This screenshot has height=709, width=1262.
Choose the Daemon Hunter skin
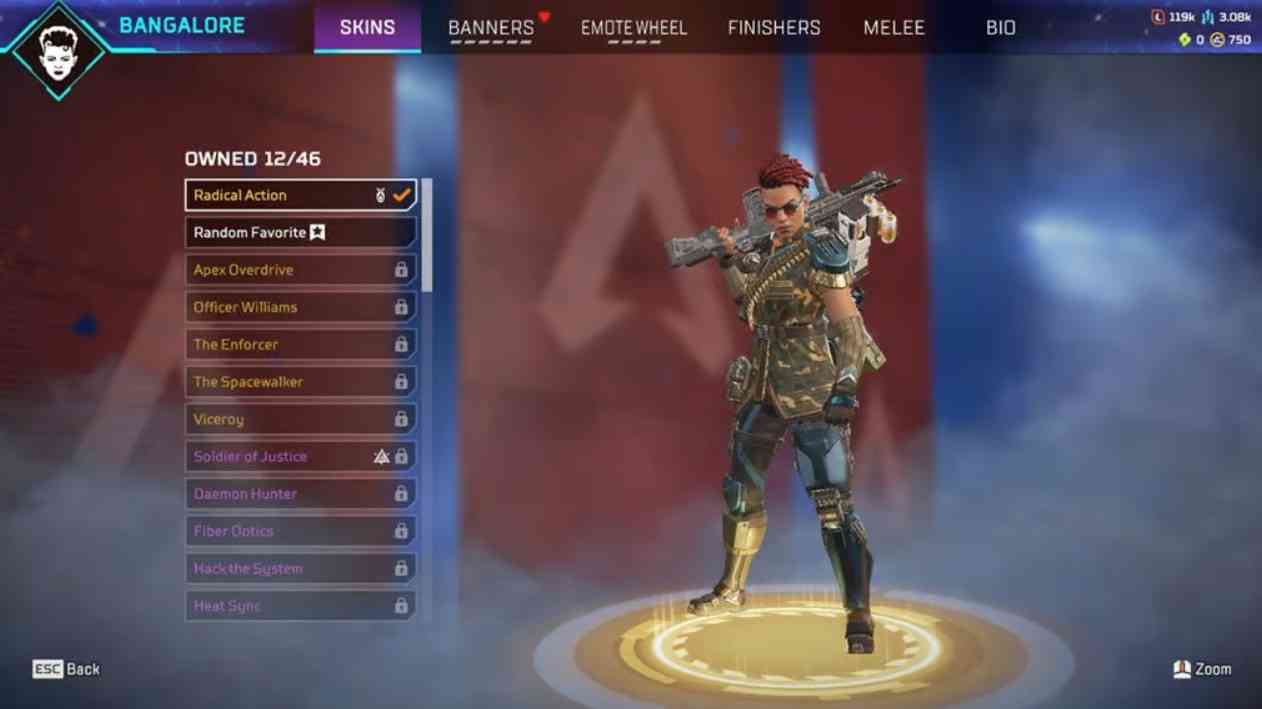tap(300, 494)
